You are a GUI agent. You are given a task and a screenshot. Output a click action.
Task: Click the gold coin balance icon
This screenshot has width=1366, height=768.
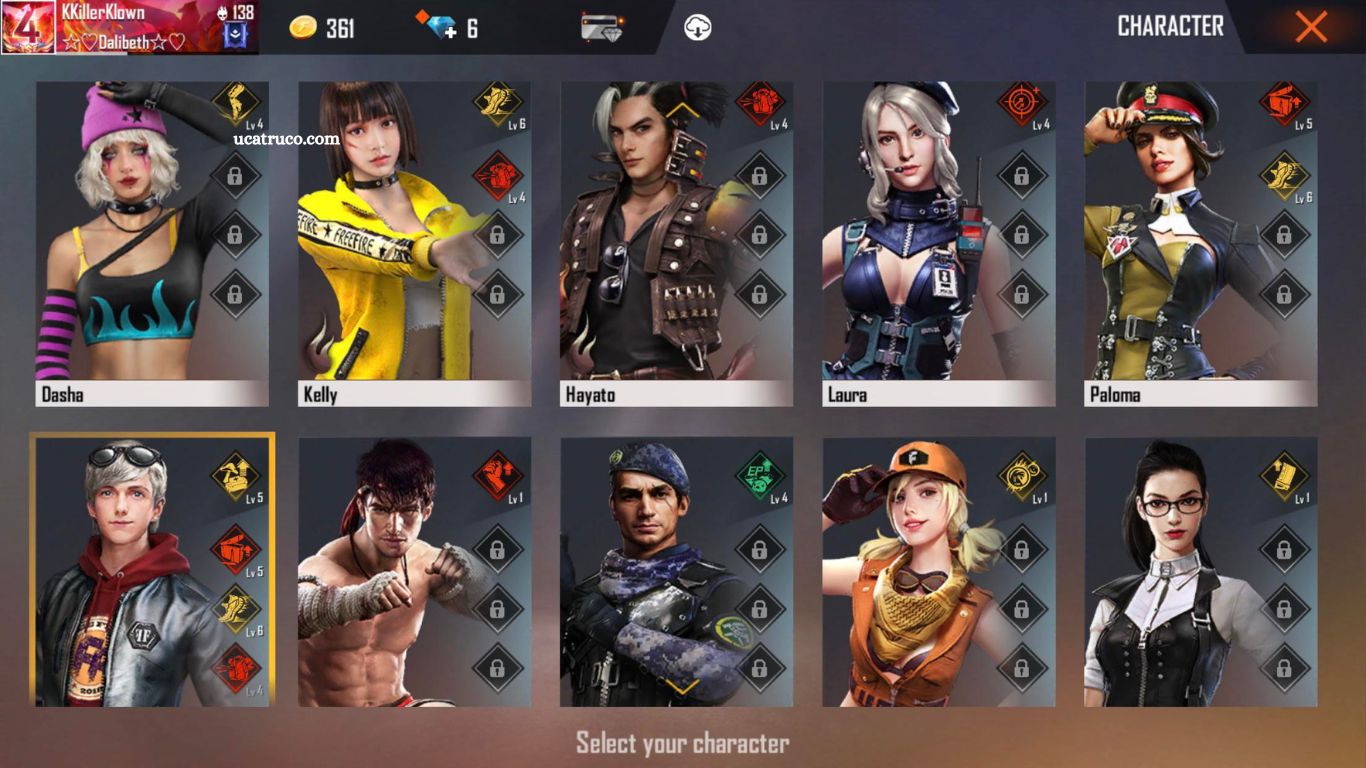click(x=303, y=27)
